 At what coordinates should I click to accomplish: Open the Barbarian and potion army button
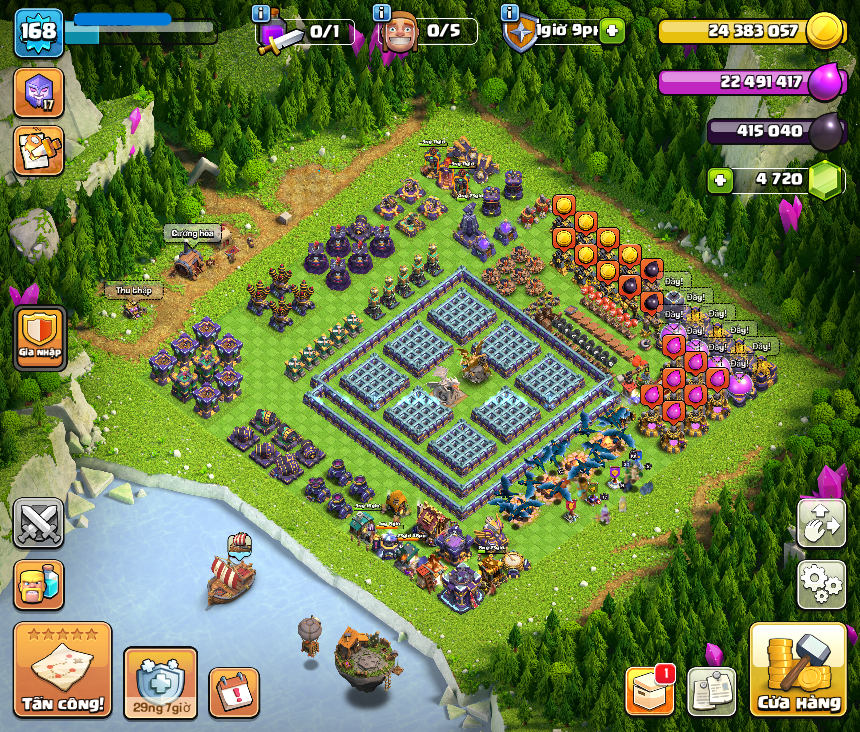pos(39,584)
